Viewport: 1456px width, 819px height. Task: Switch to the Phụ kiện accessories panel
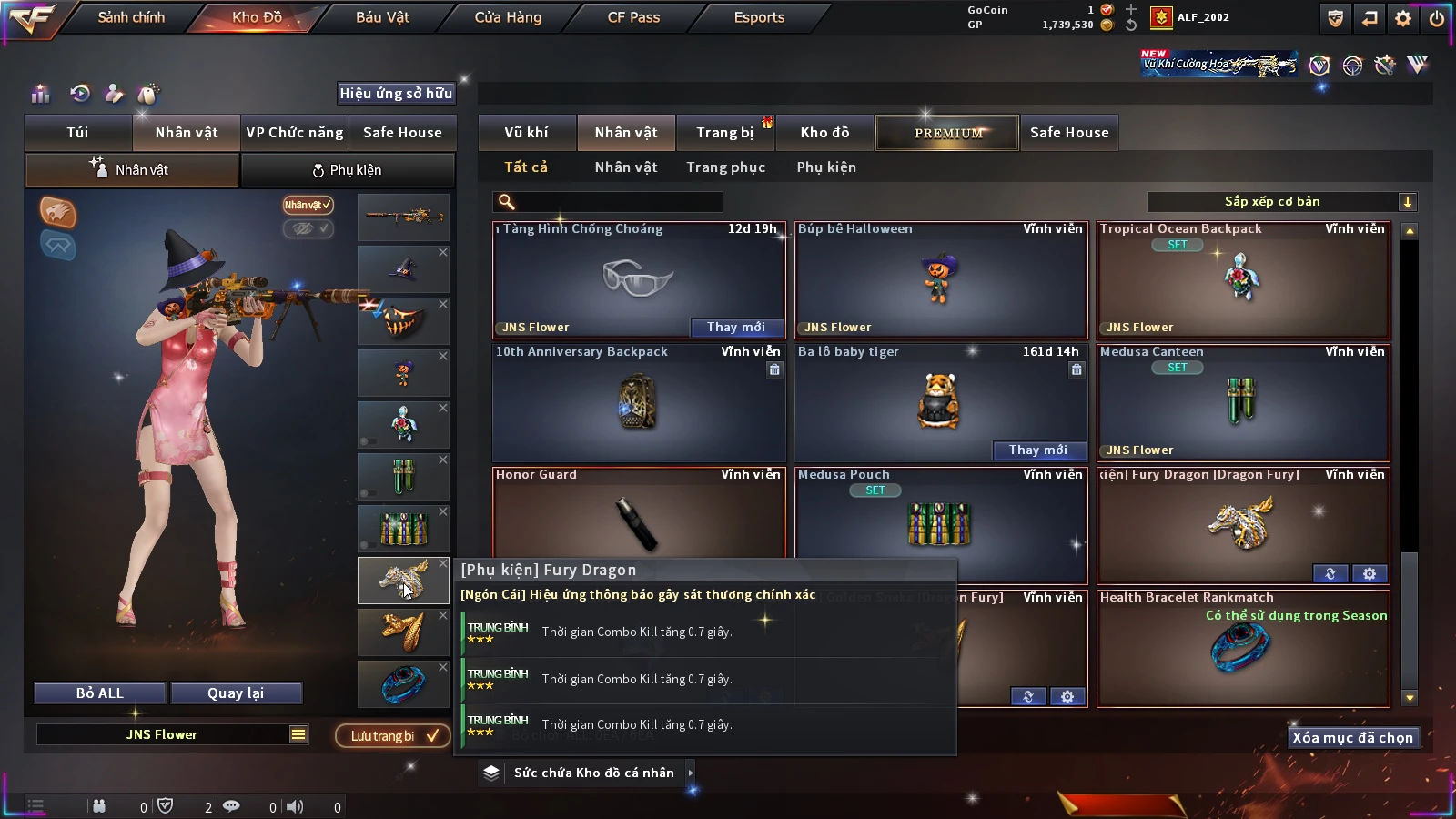click(x=347, y=170)
